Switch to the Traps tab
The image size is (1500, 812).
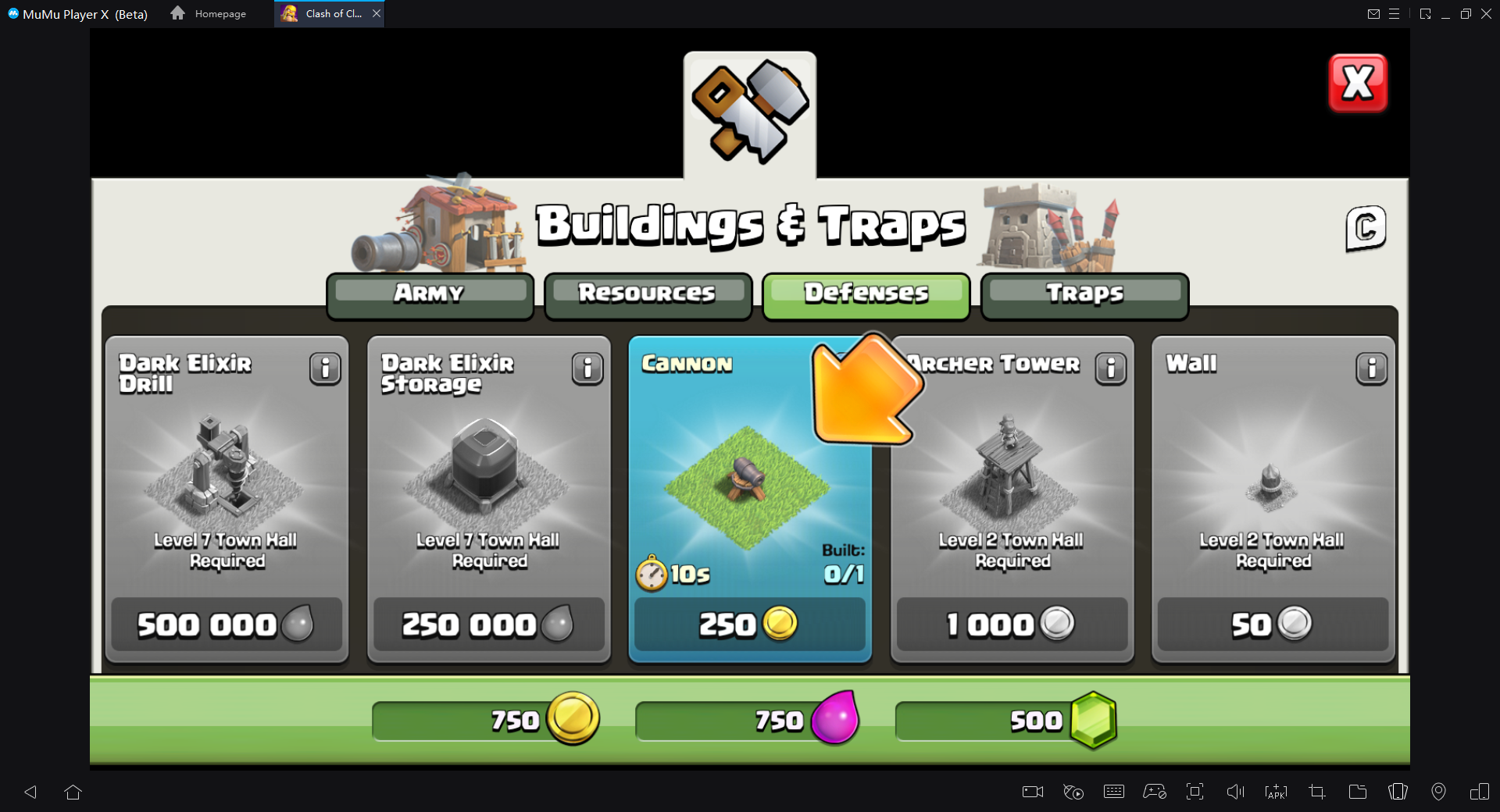pyautogui.click(x=1084, y=294)
